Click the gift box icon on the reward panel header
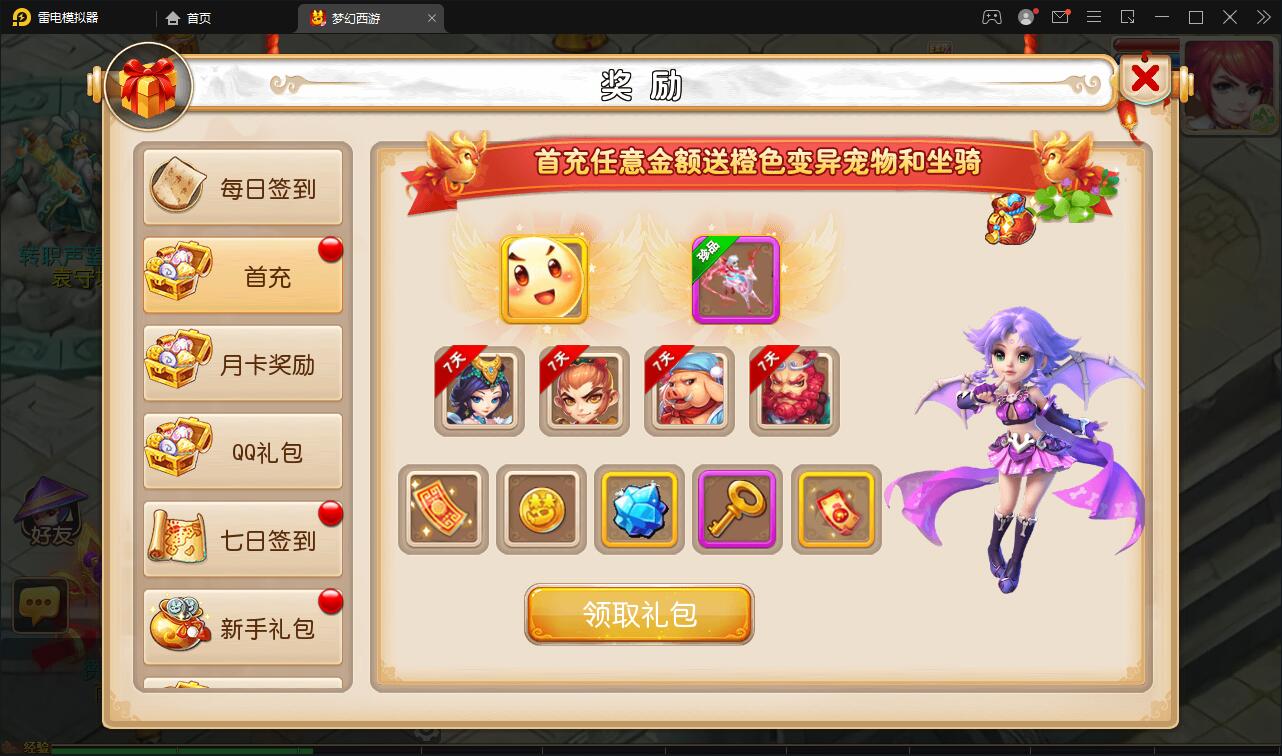Screen dimensions: 1282x756 (148, 87)
